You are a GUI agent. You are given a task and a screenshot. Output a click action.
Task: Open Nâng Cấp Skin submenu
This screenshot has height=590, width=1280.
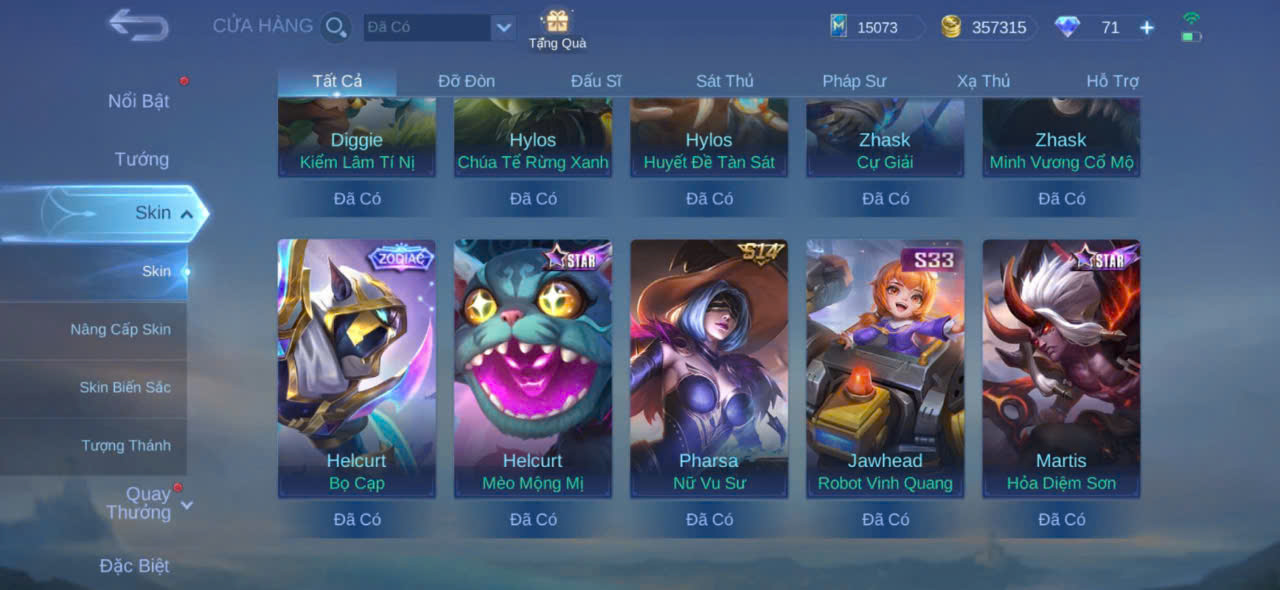120,329
